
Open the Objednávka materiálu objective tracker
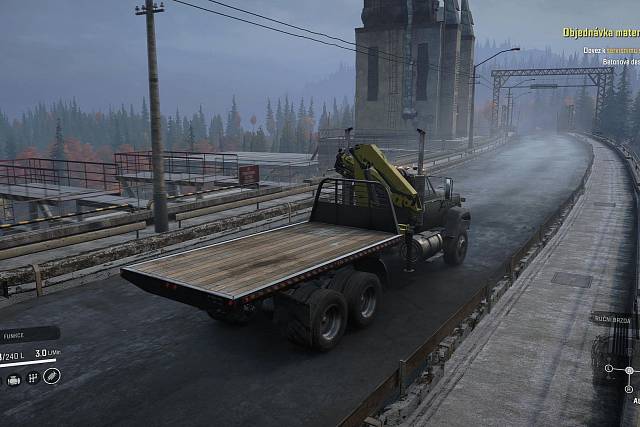pyautogui.click(x=600, y=33)
